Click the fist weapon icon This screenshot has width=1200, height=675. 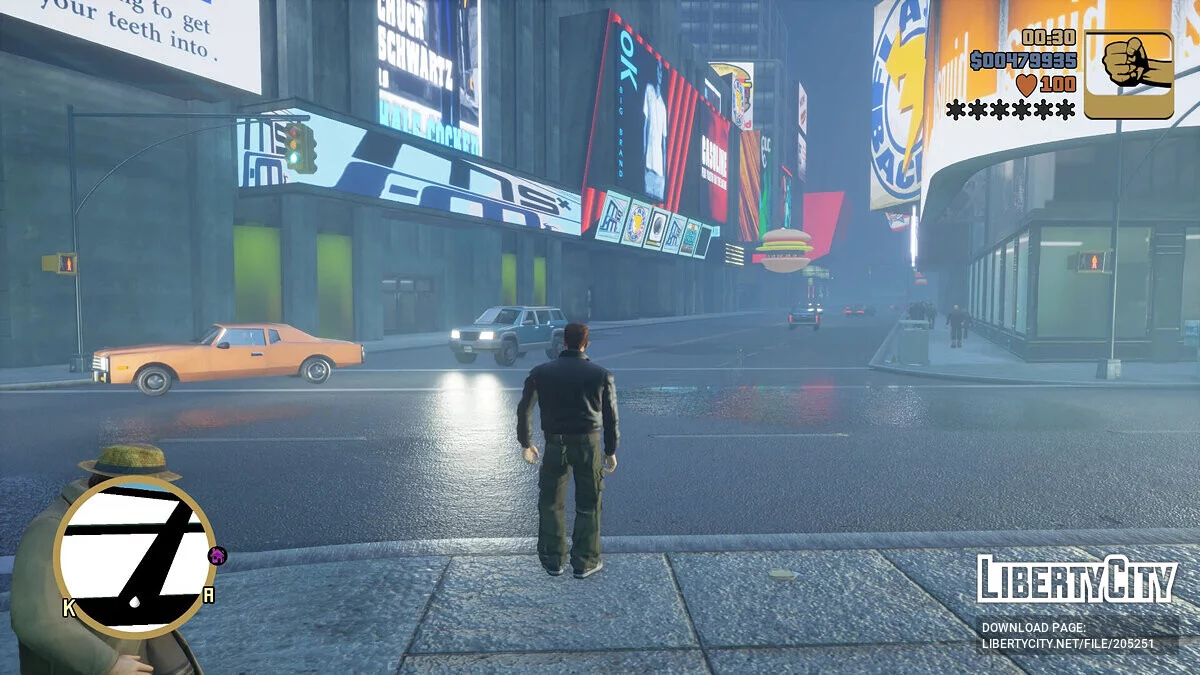[x=1128, y=74]
